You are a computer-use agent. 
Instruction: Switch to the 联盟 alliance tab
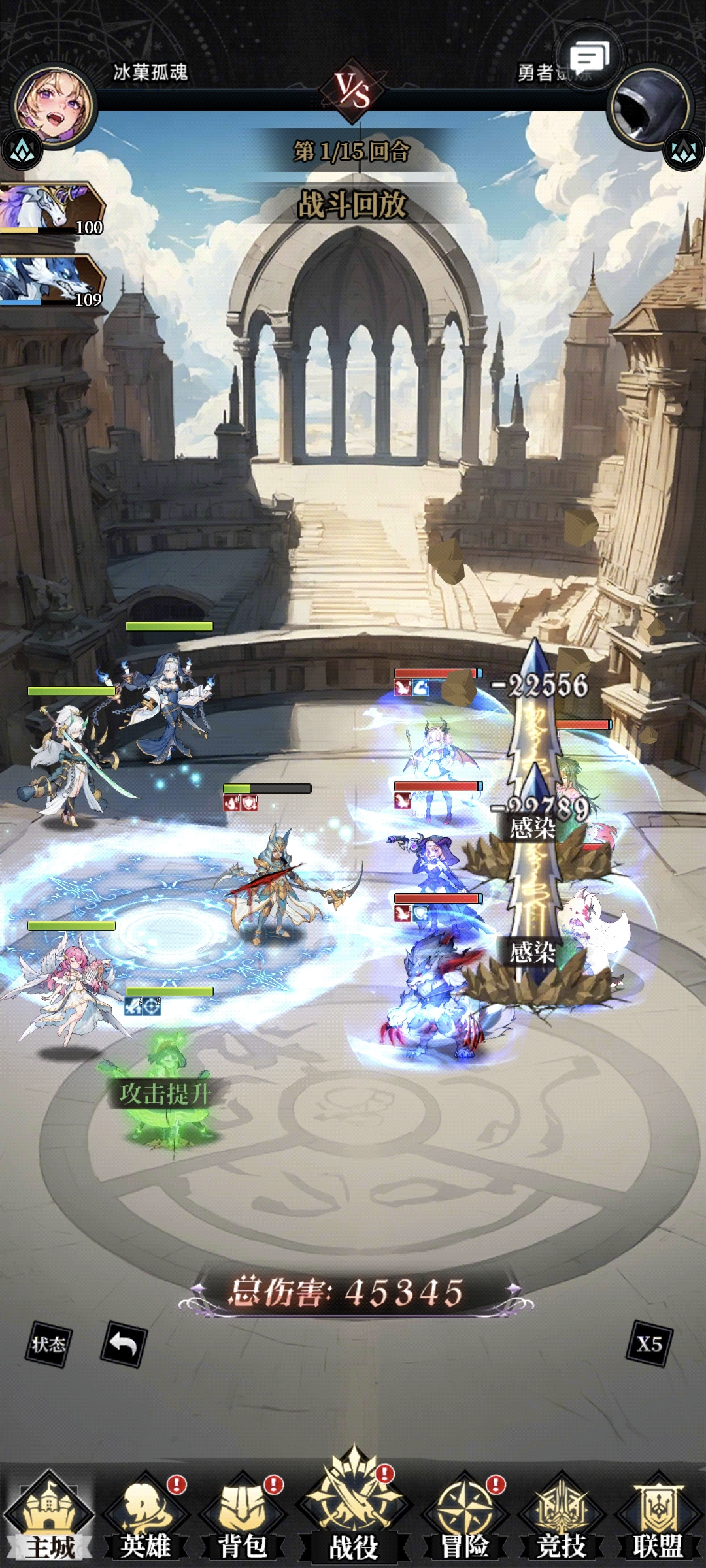click(x=658, y=1516)
